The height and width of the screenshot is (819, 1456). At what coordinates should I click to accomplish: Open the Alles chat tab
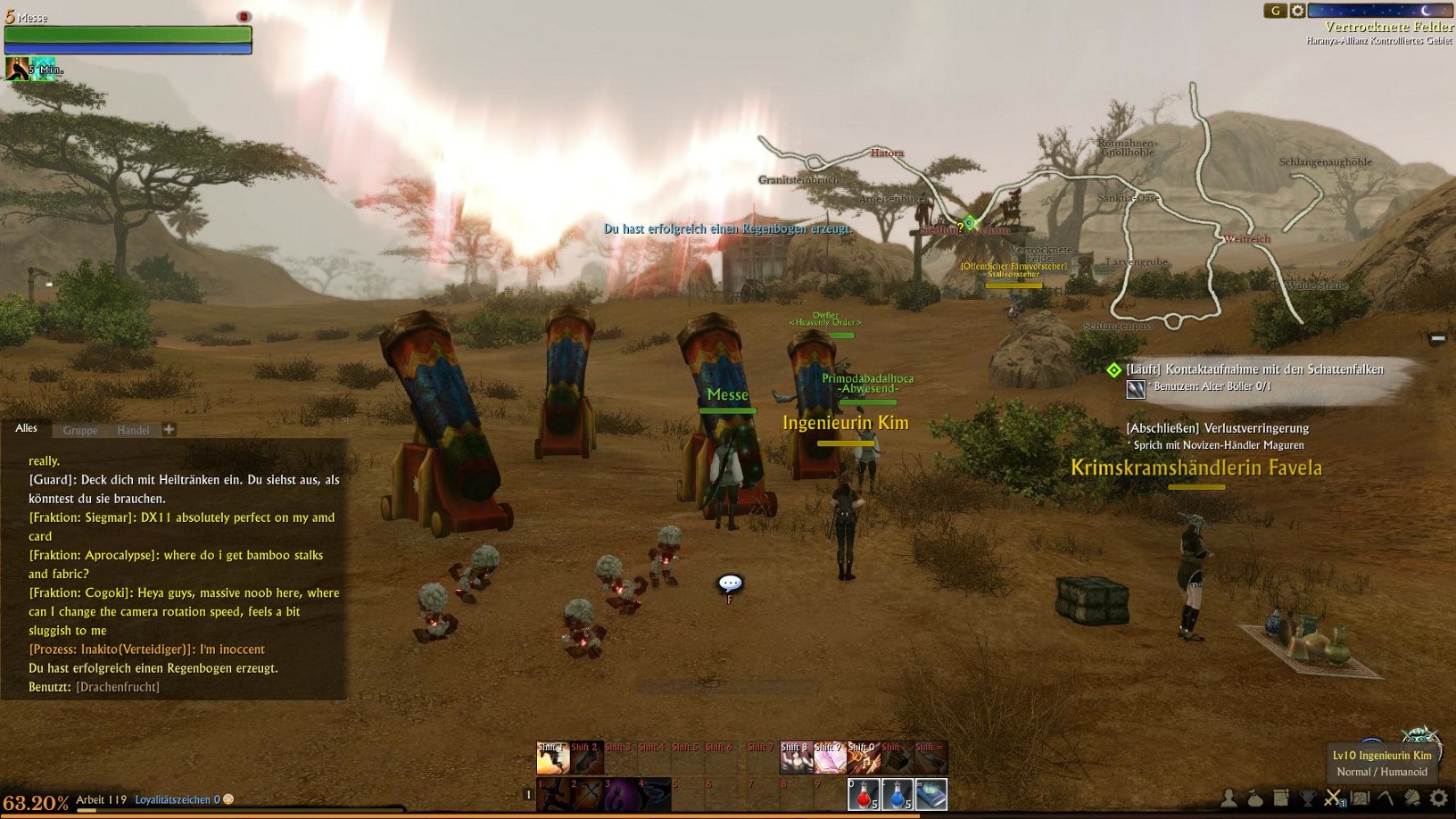coord(27,428)
